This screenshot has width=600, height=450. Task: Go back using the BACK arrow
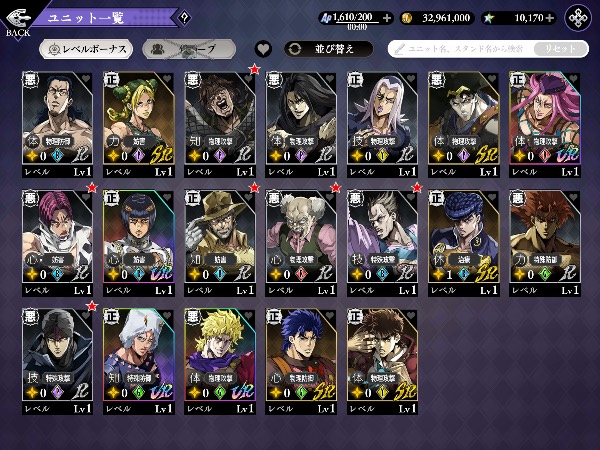[x=17, y=18]
